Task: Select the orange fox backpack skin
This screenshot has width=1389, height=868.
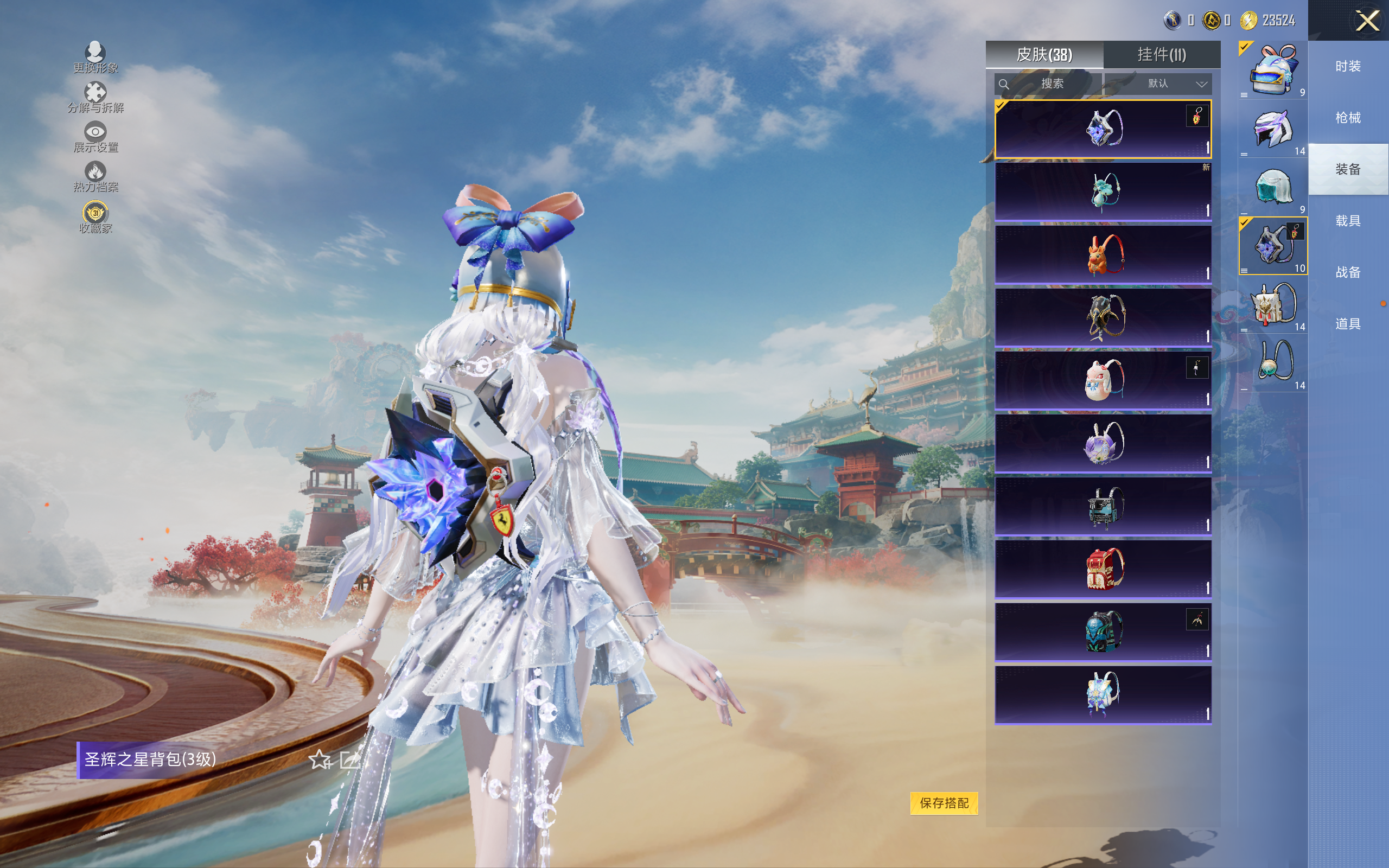Action: pyautogui.click(x=1103, y=254)
